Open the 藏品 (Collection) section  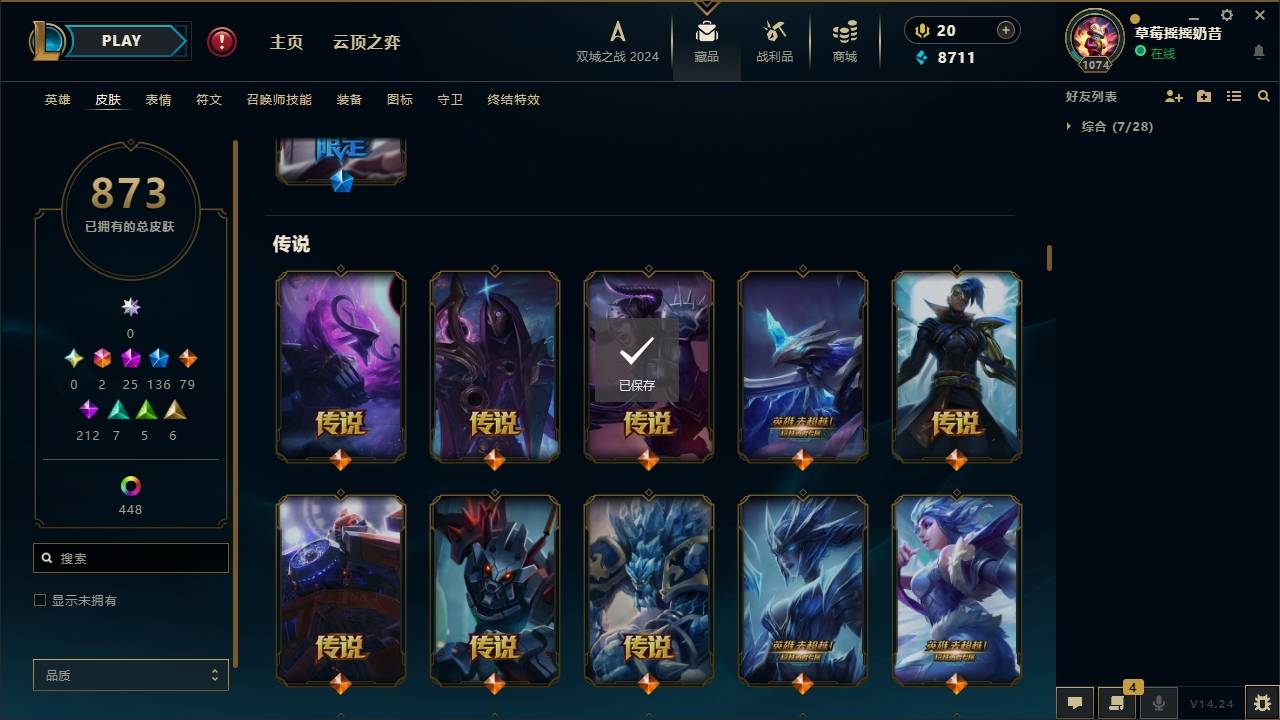[x=706, y=42]
